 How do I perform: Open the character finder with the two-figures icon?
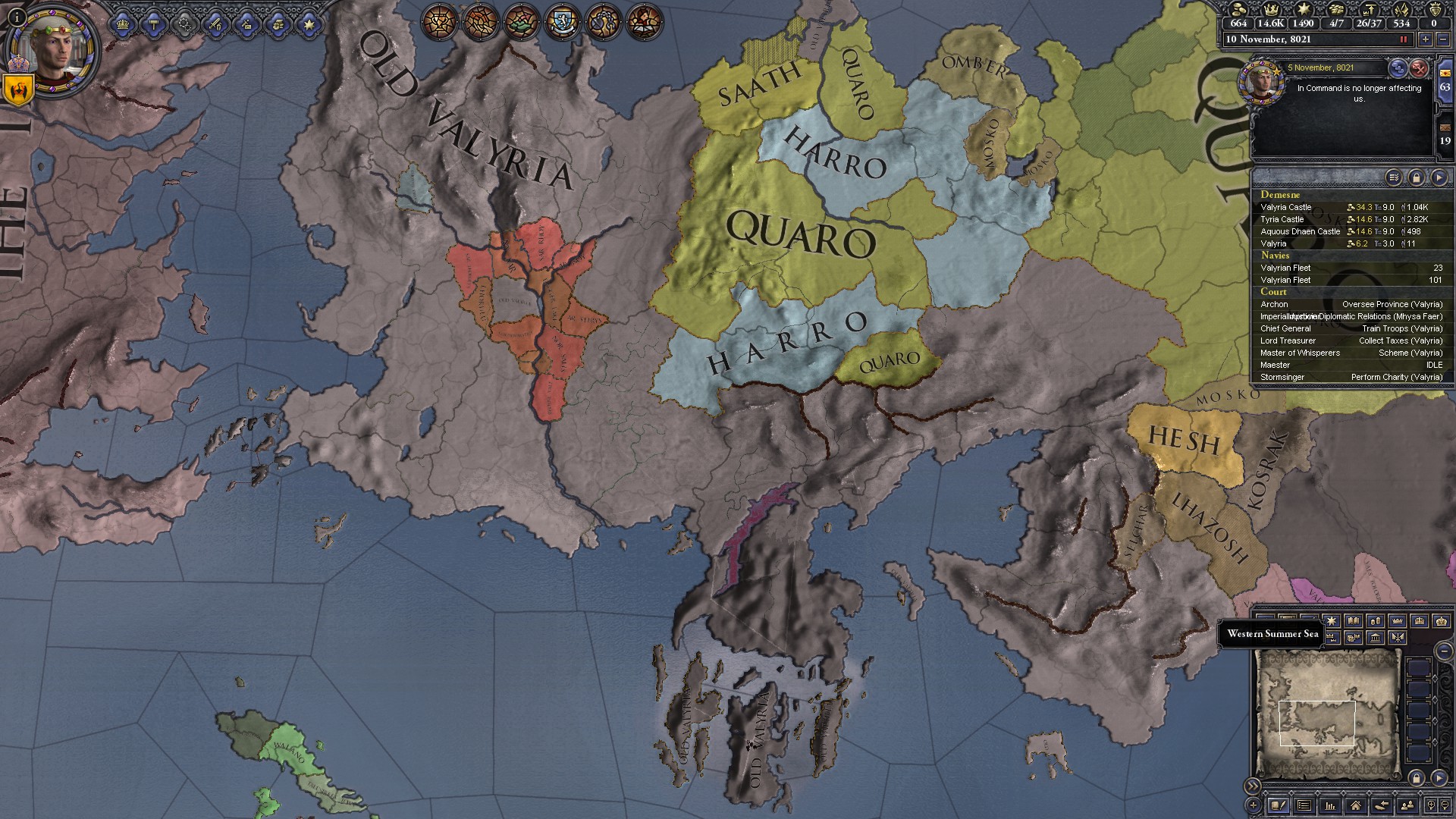coord(1407,805)
